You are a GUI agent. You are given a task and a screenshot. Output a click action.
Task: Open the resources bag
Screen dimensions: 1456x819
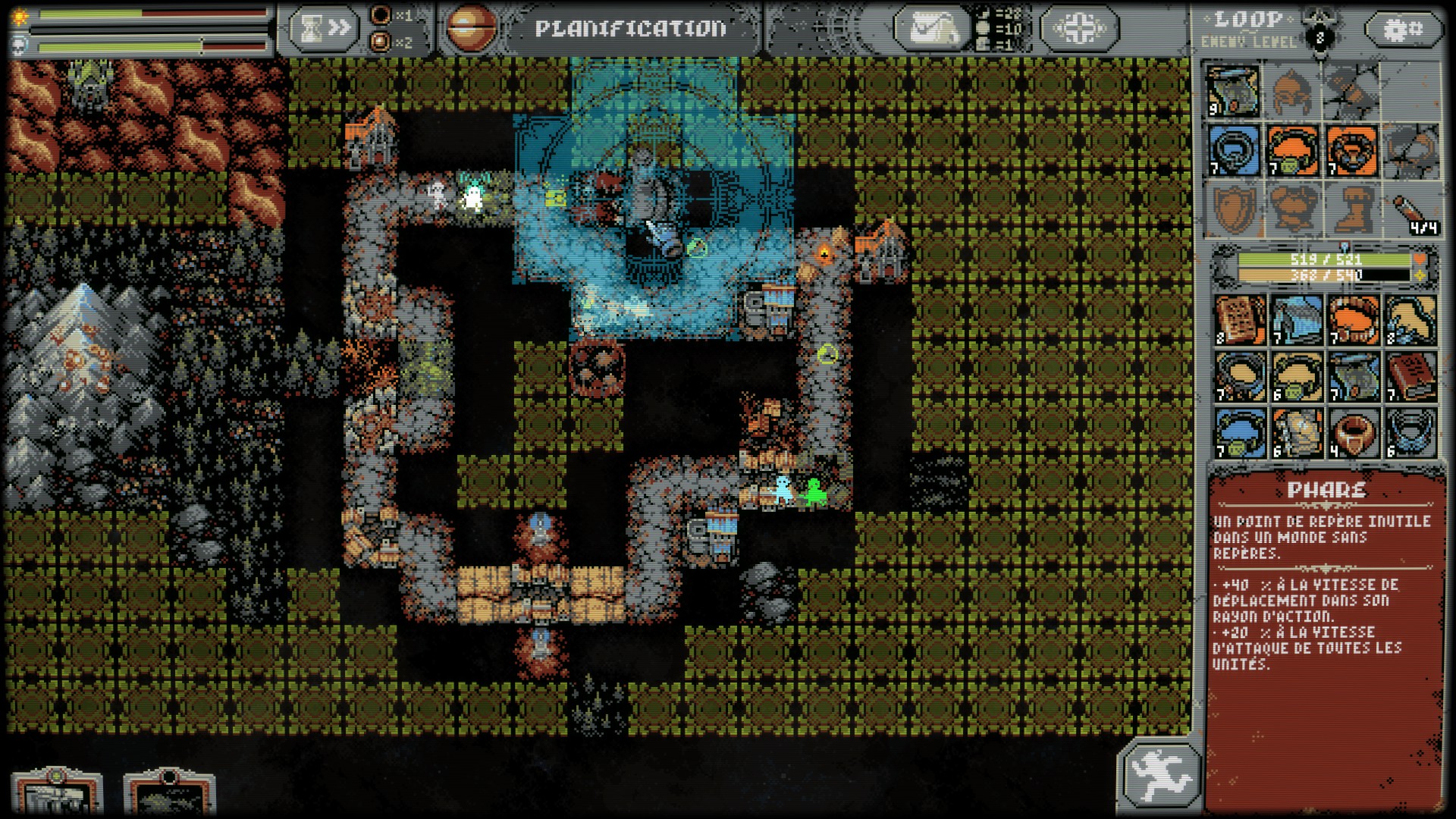(930, 29)
